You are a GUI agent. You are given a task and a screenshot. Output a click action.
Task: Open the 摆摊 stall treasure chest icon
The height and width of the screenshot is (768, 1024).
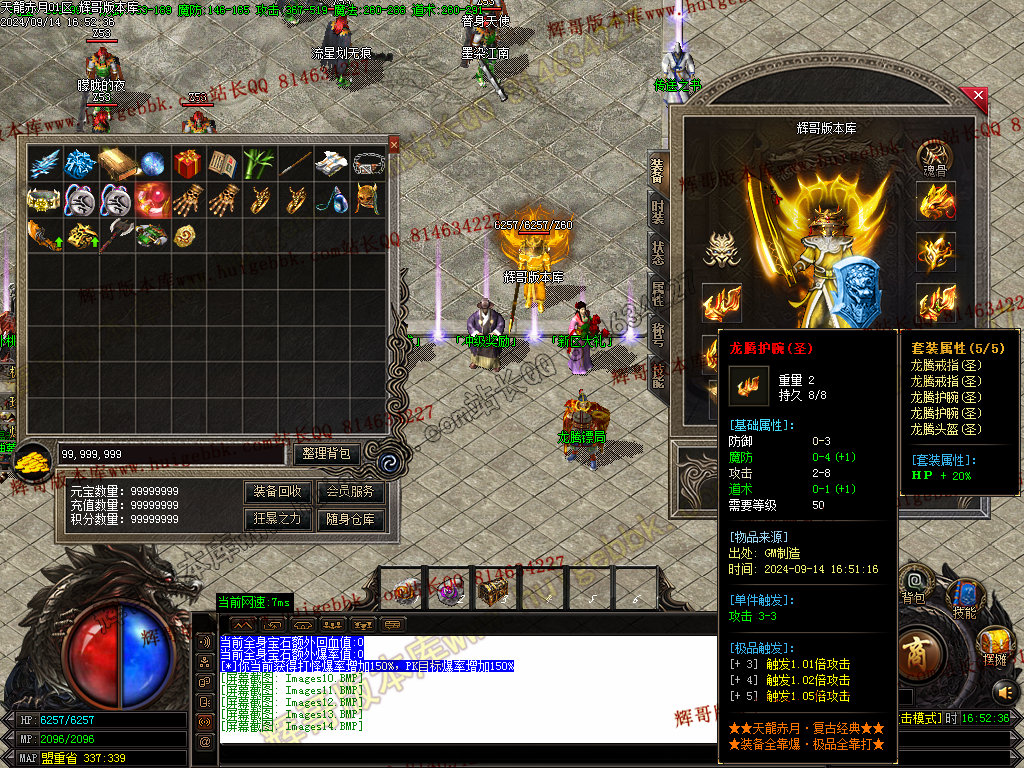click(993, 642)
